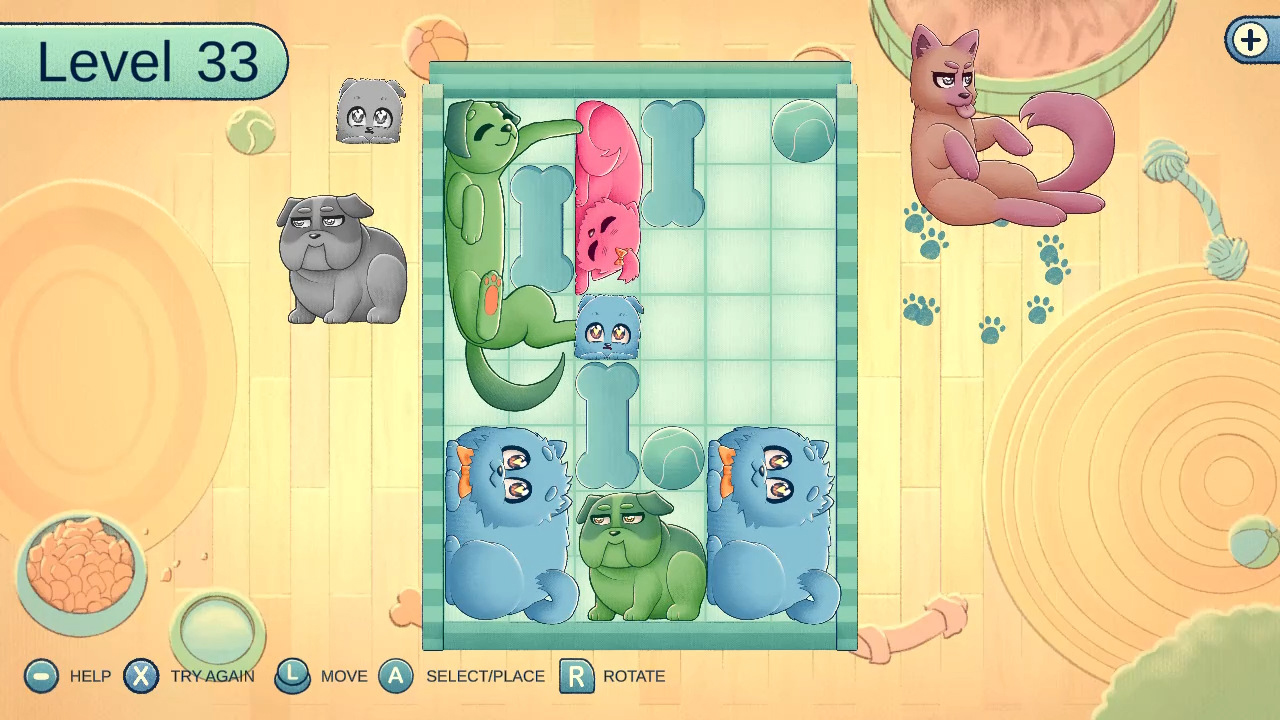The height and width of the screenshot is (720, 1280).
Task: Click the A button icon for Select/Place
Action: (x=397, y=676)
